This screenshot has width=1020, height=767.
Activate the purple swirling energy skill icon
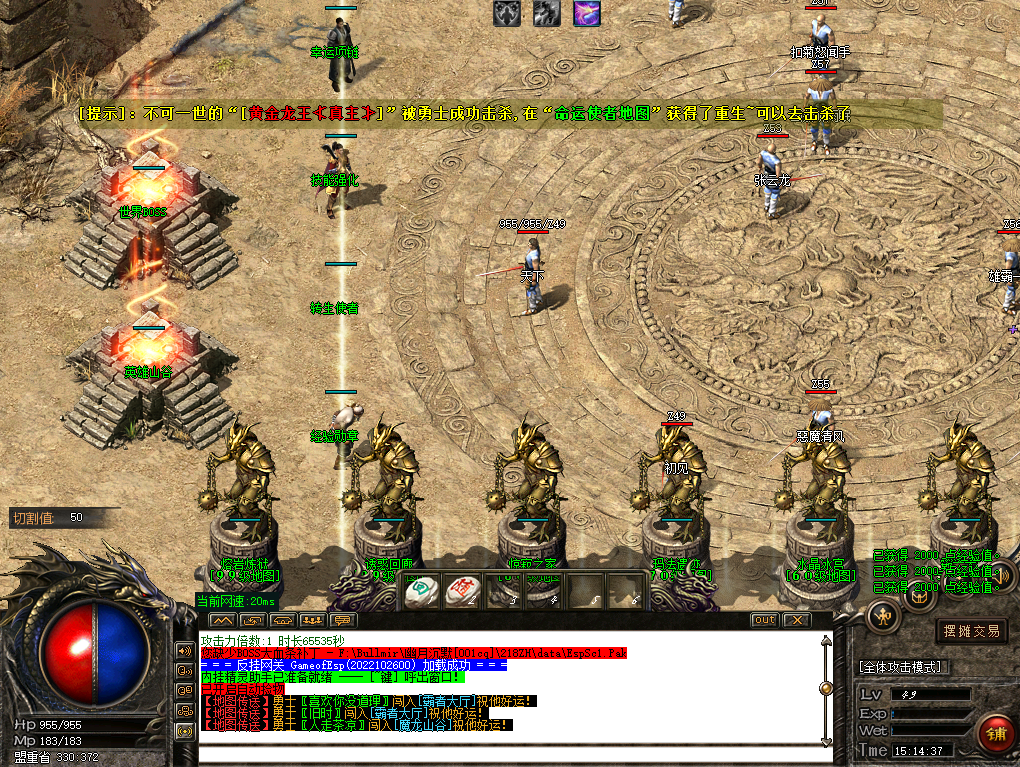tap(587, 13)
